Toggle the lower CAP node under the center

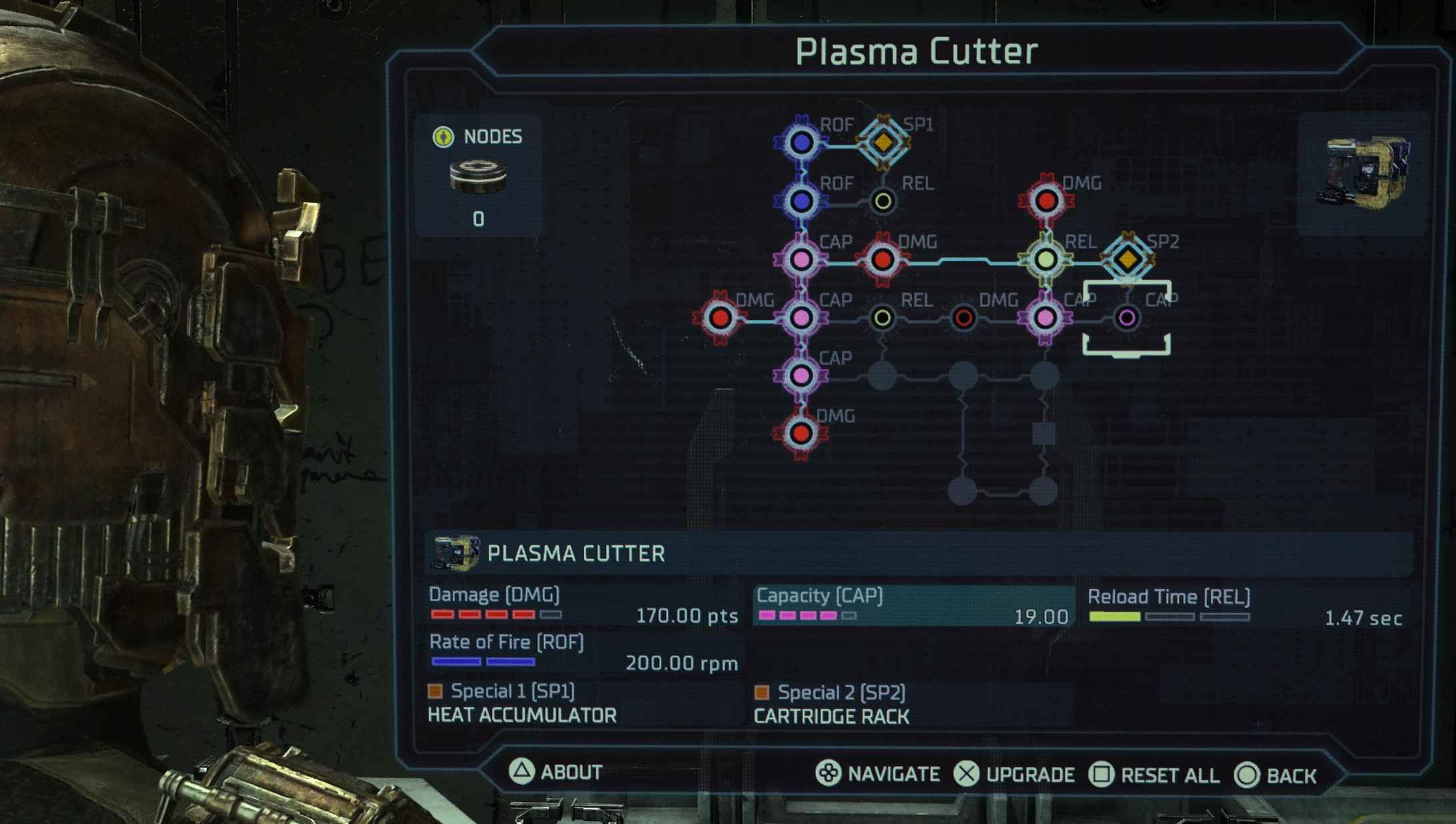(x=800, y=377)
